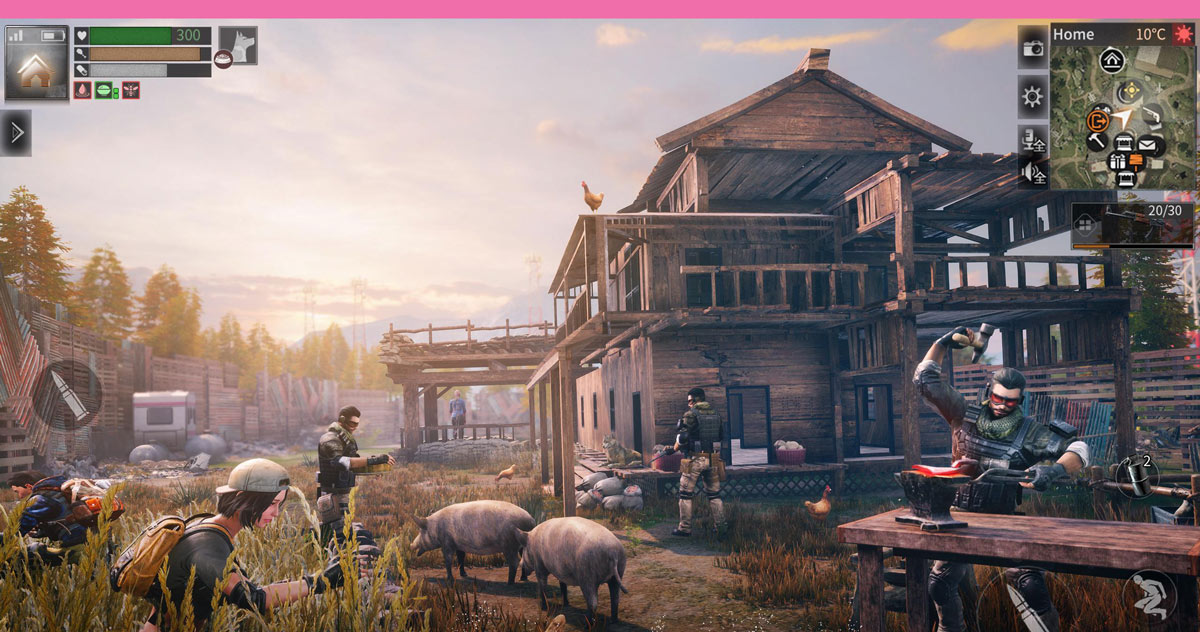This screenshot has width=1200, height=632.
Task: Open the mail envelope marker on minimap
Action: point(1146,144)
